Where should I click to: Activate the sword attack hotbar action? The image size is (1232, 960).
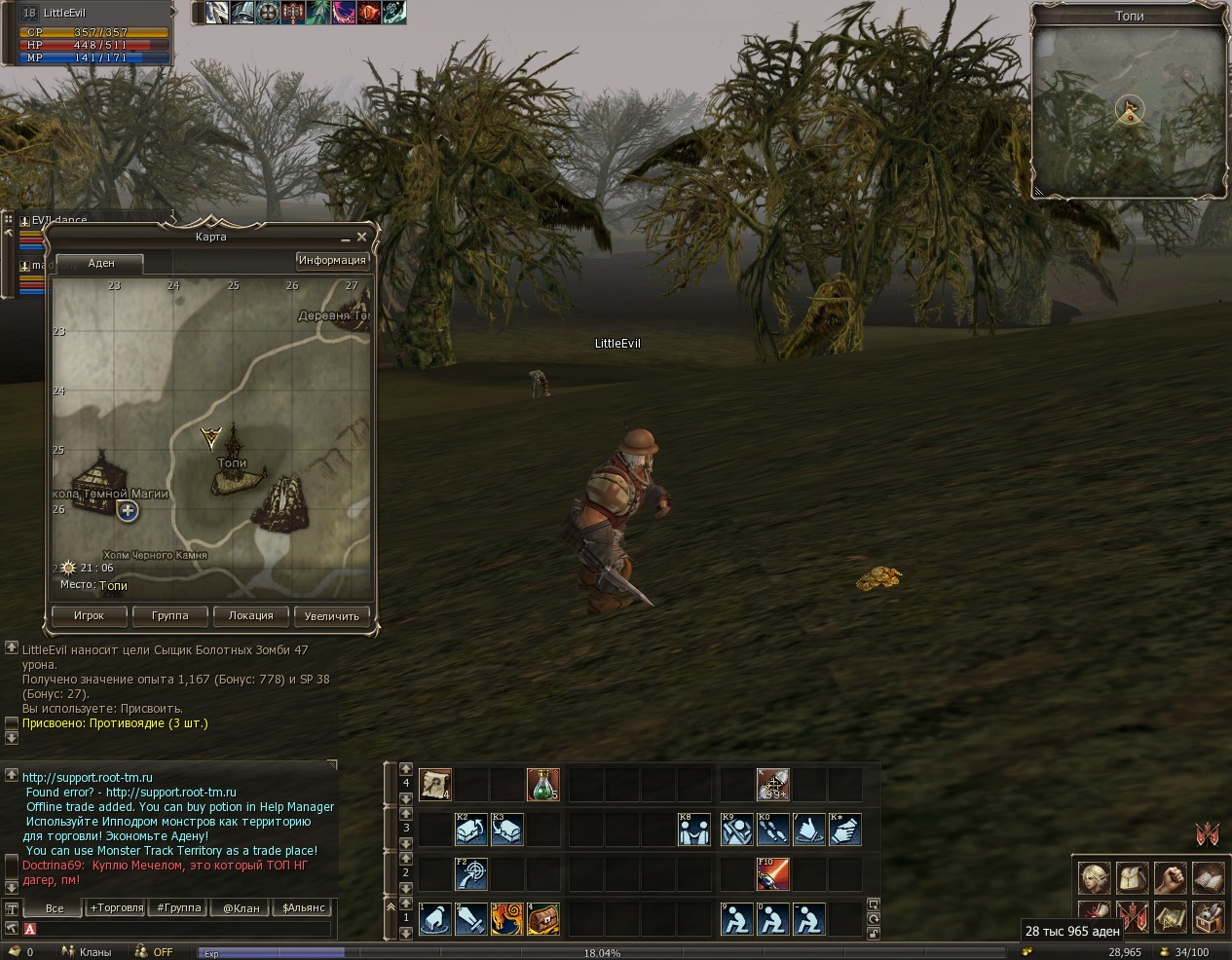pyautogui.click(x=470, y=919)
